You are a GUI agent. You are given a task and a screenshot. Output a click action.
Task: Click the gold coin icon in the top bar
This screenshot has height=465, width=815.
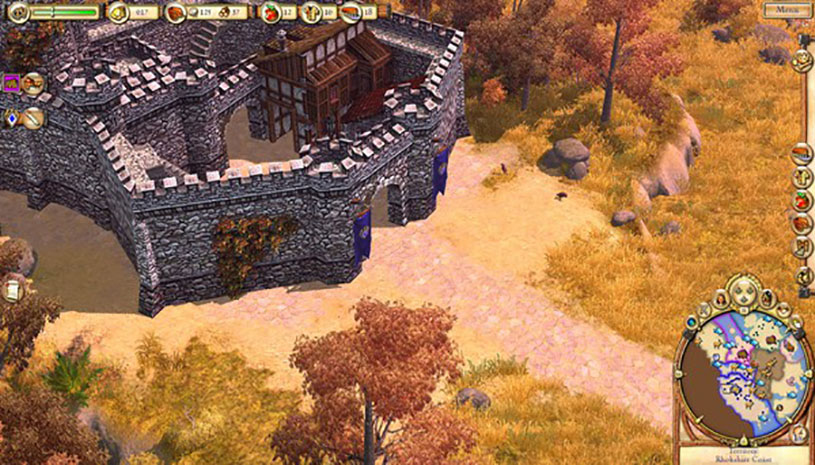point(119,13)
